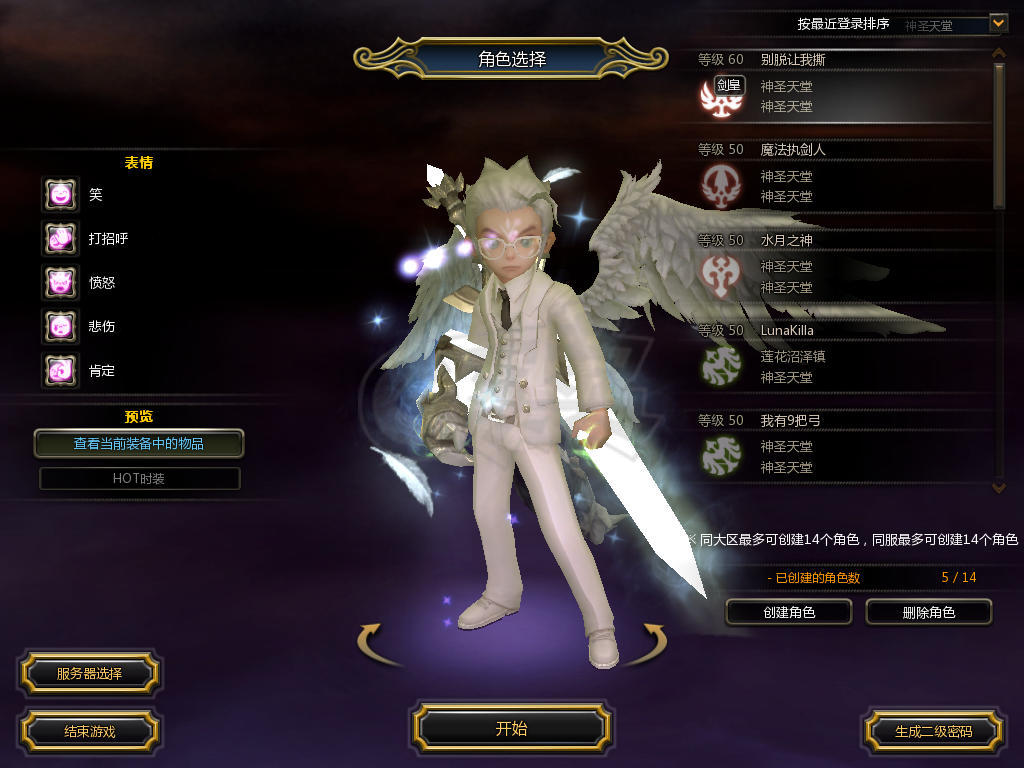Image resolution: width=1024 pixels, height=768 pixels.
Task: Click the 开始 start button
Action: point(511,728)
